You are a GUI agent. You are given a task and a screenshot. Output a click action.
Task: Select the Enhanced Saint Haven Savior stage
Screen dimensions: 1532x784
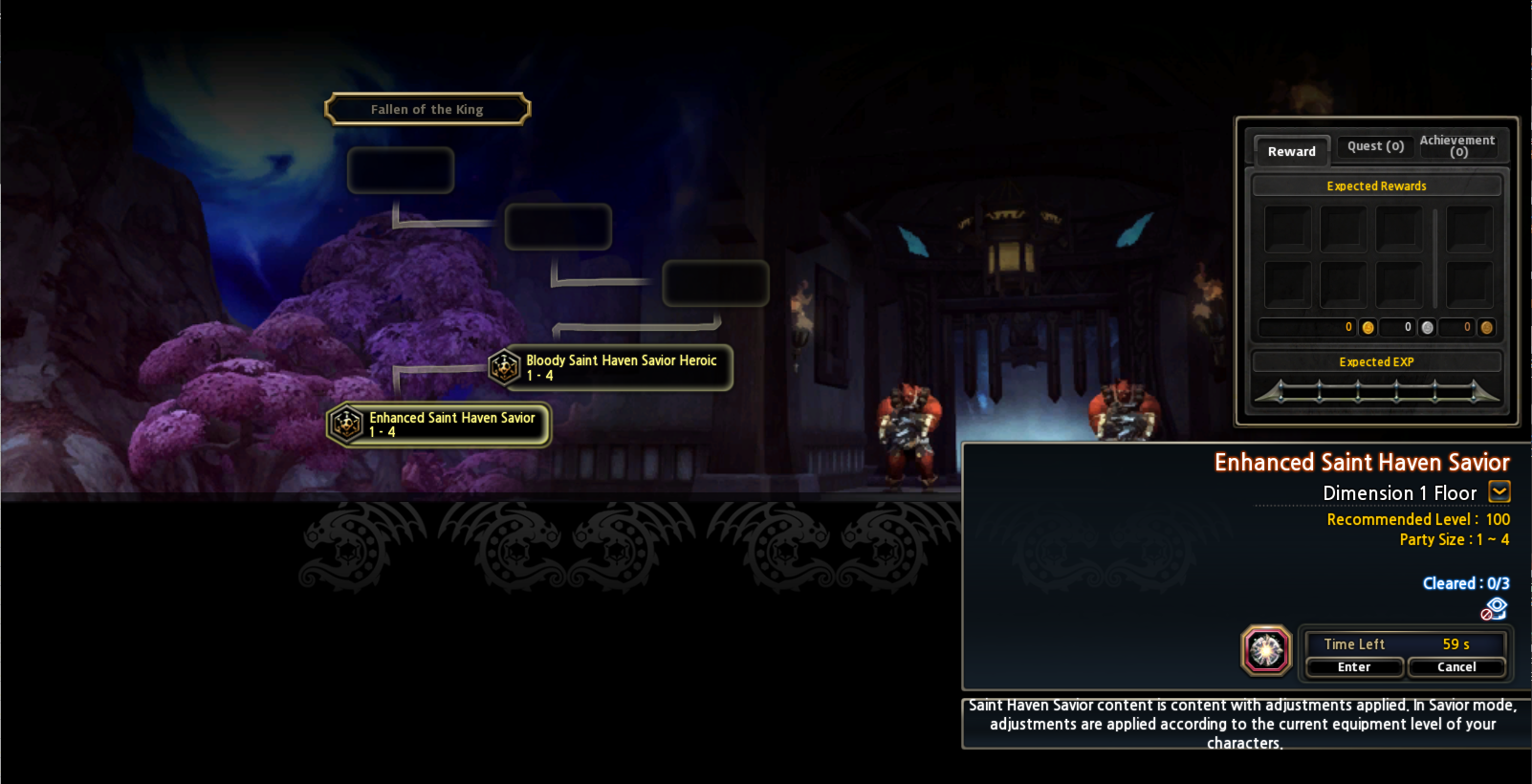440,425
